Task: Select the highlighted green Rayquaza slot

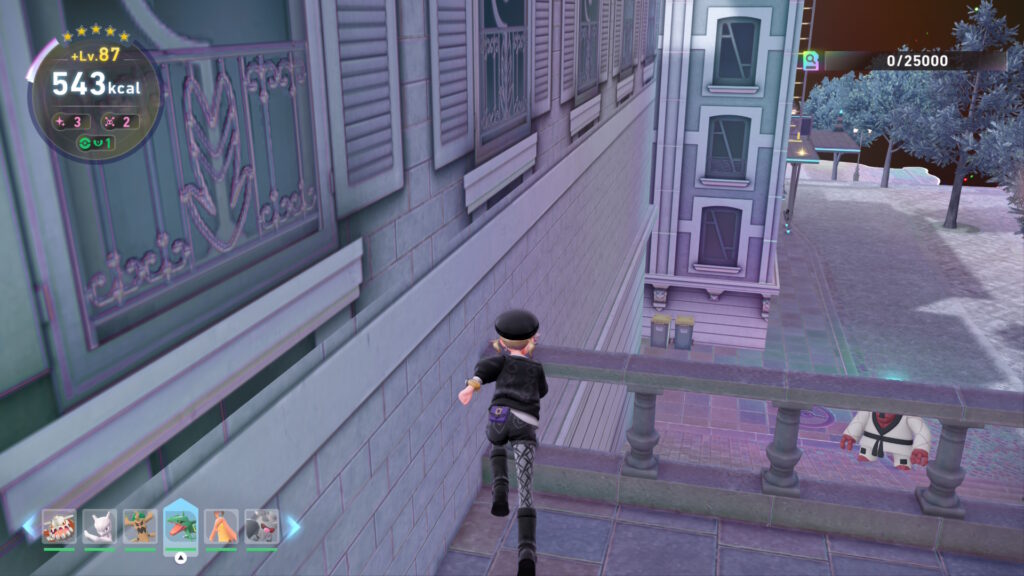Action: coord(180,526)
